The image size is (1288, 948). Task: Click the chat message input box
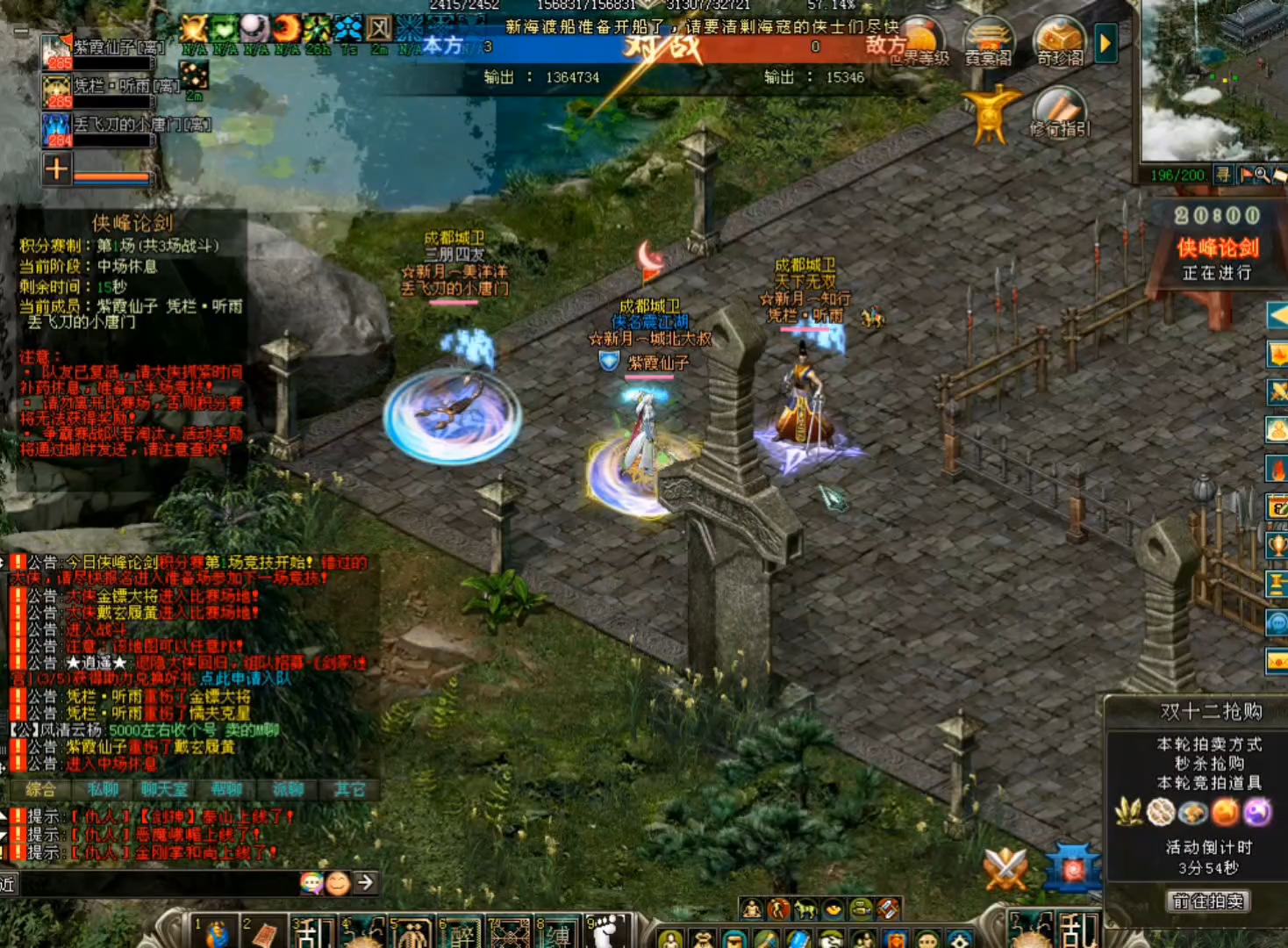158,883
